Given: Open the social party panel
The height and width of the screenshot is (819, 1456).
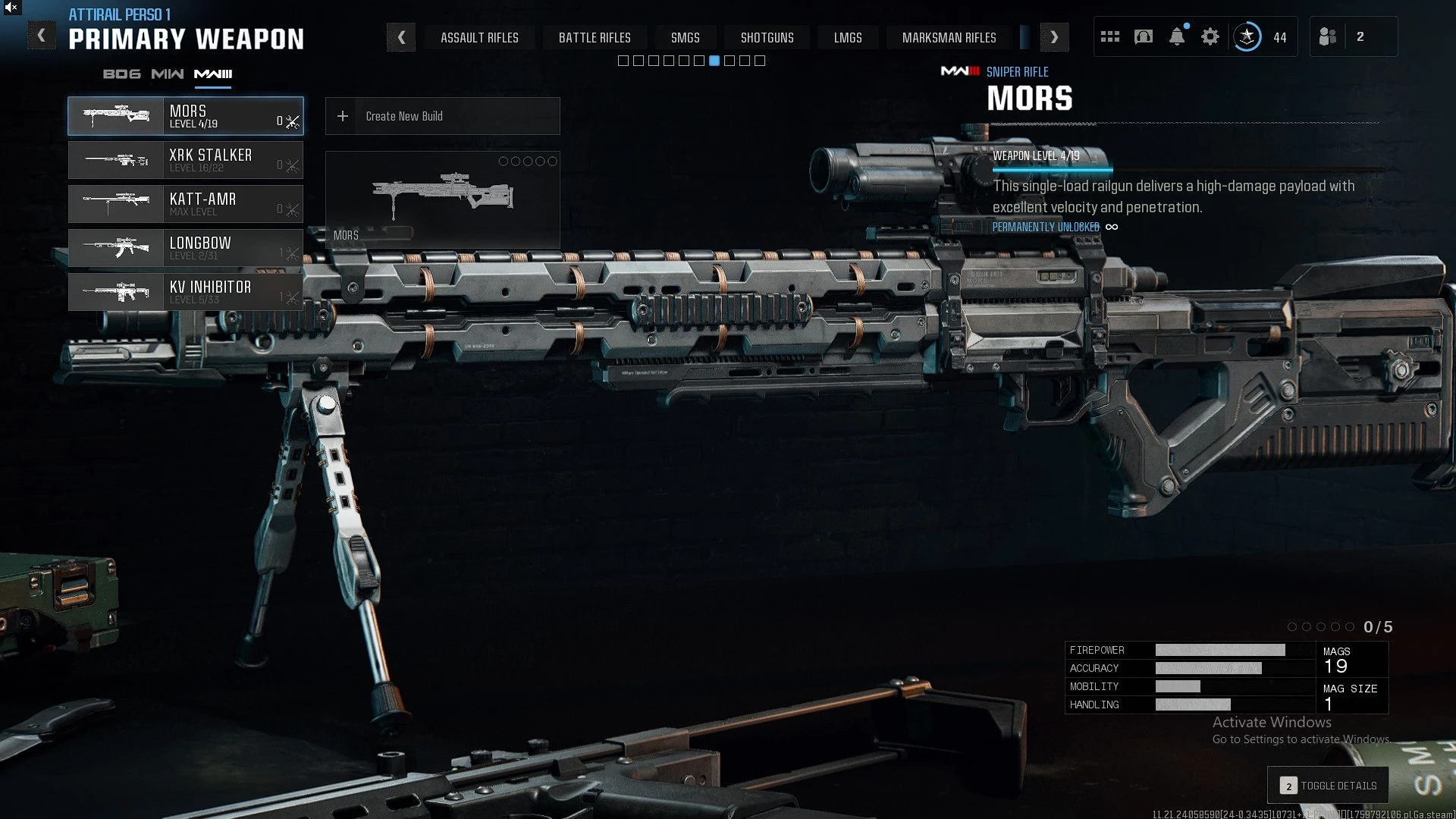Looking at the screenshot, I should coord(1329,36).
